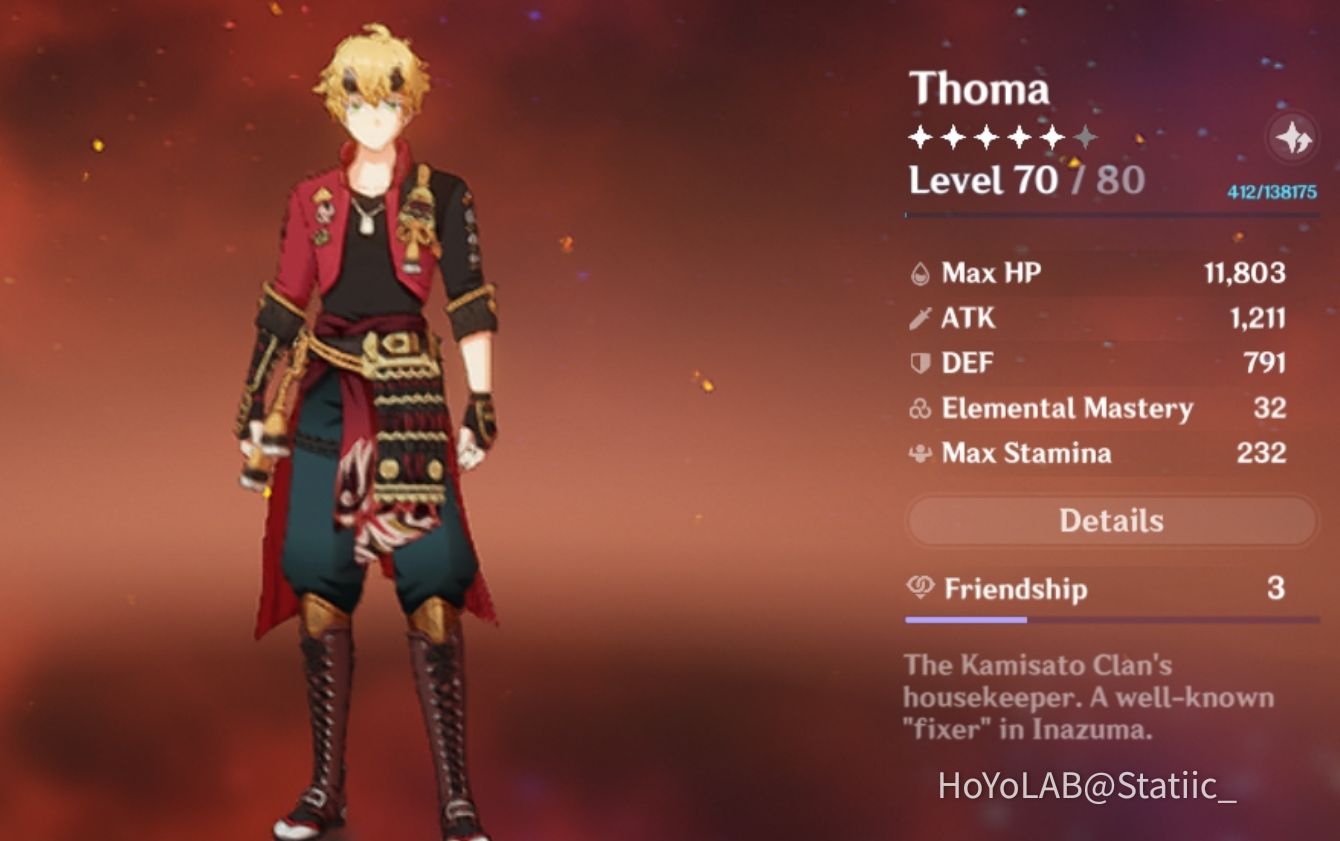Click the Friendship level number 3
This screenshot has width=1340, height=841.
point(1276,589)
